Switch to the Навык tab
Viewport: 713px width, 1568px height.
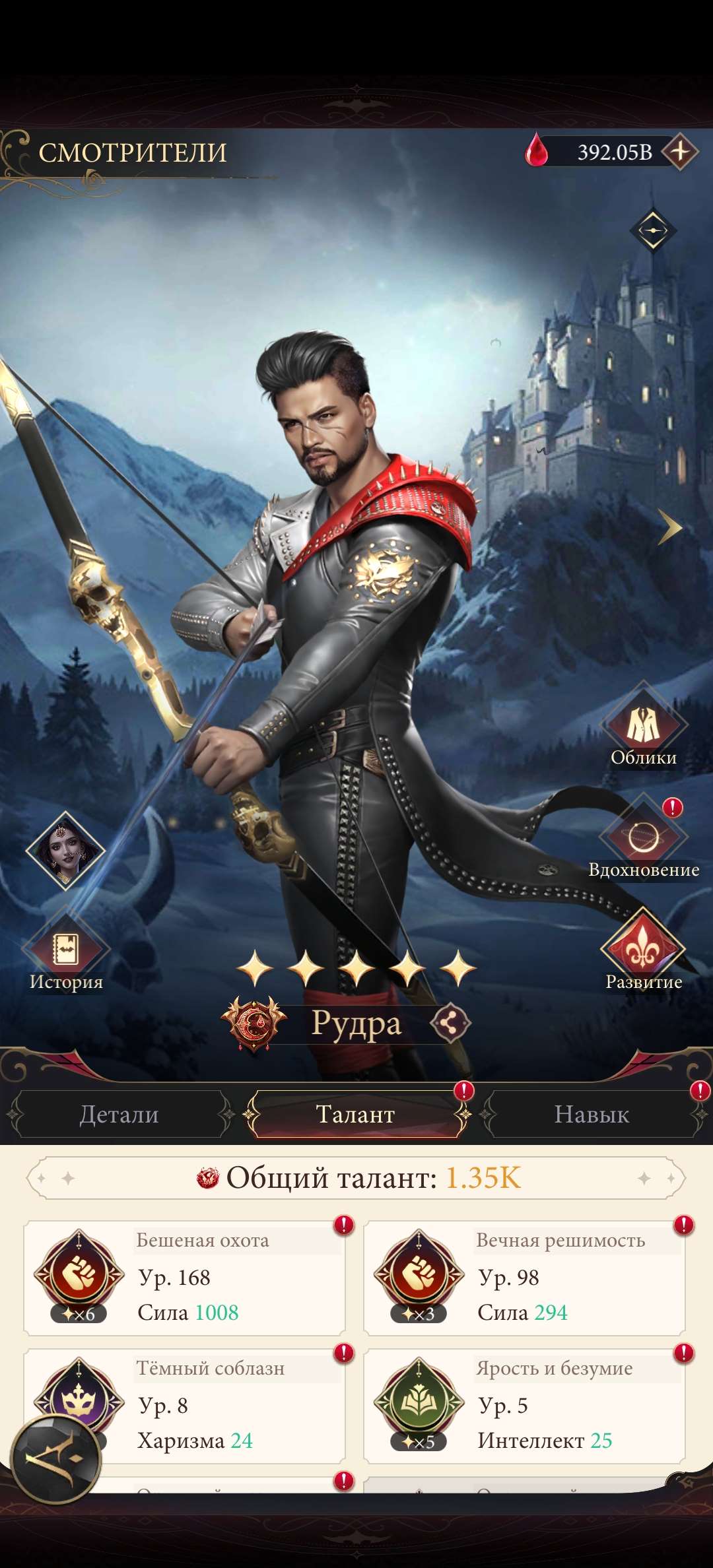point(592,1114)
